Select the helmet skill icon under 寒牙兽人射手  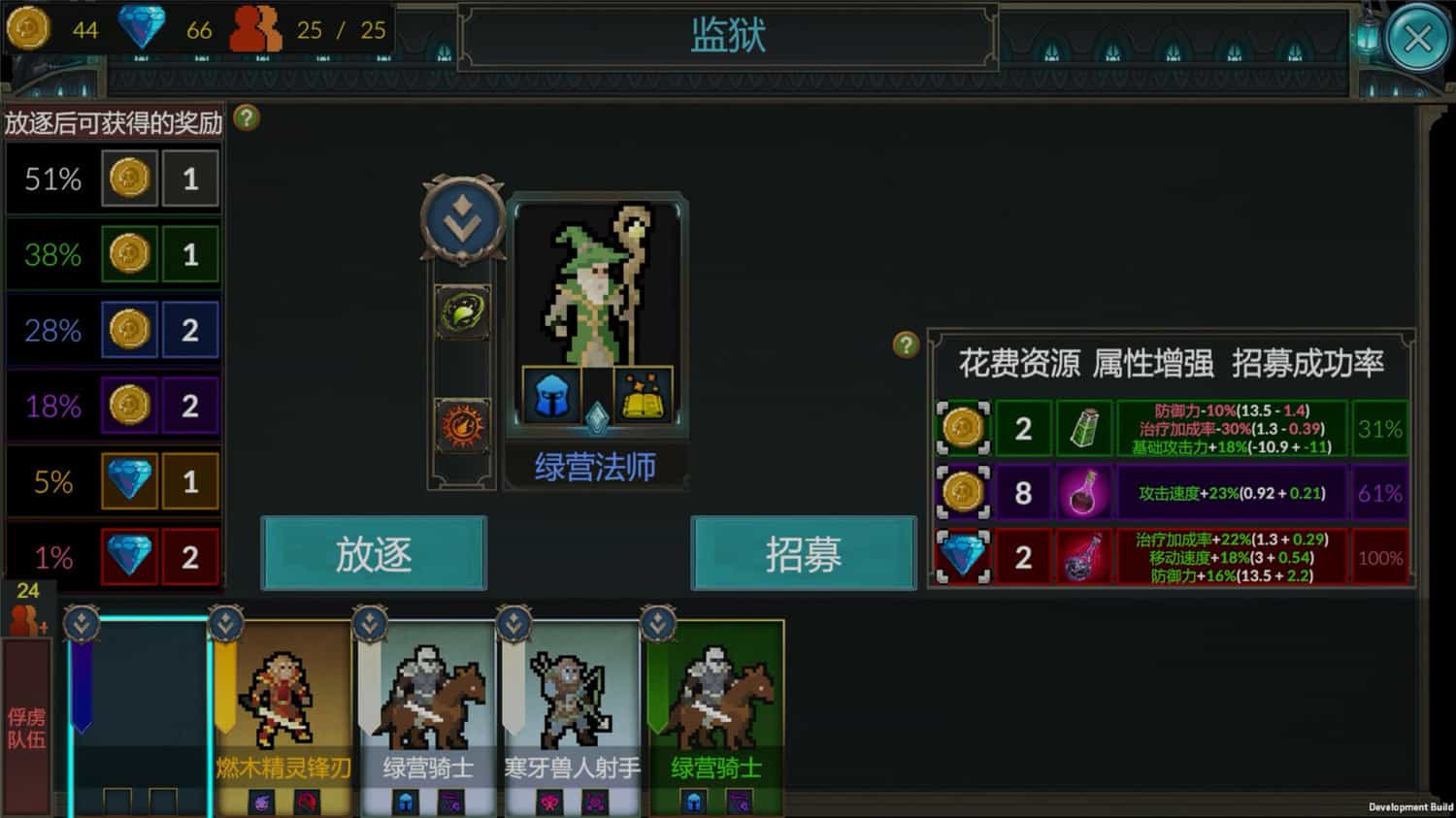click(x=550, y=803)
